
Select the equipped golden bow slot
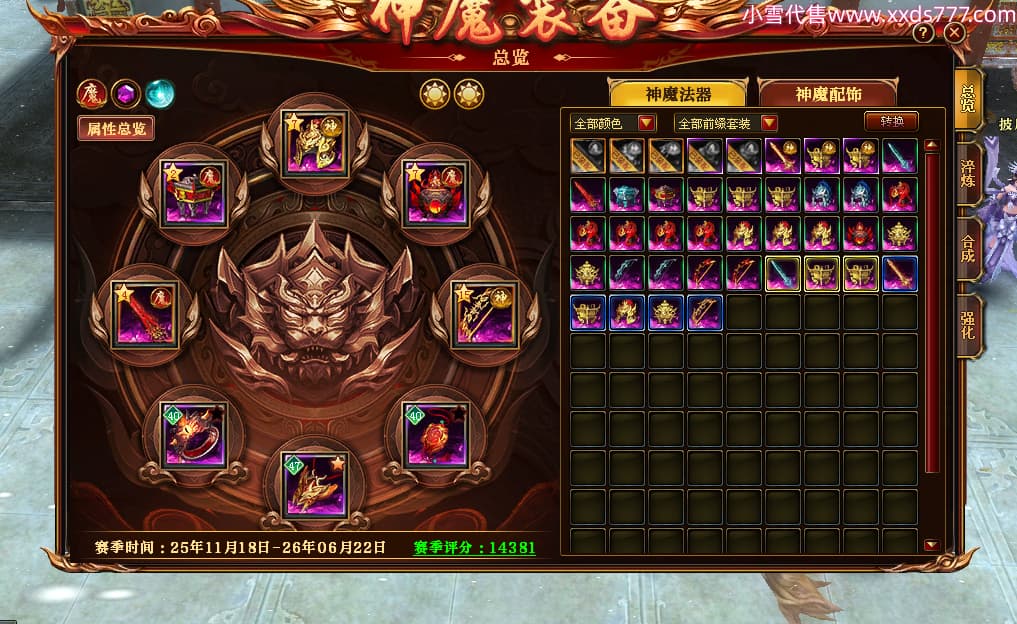pyautogui.click(x=483, y=314)
